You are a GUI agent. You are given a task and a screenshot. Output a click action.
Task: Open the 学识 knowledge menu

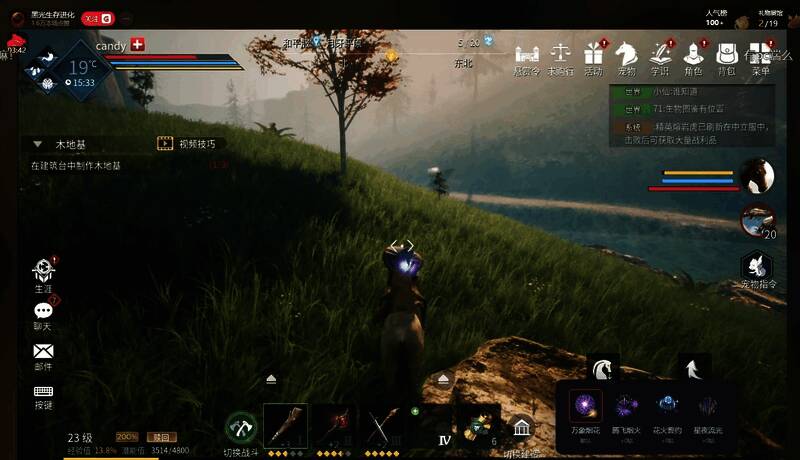pyautogui.click(x=659, y=55)
